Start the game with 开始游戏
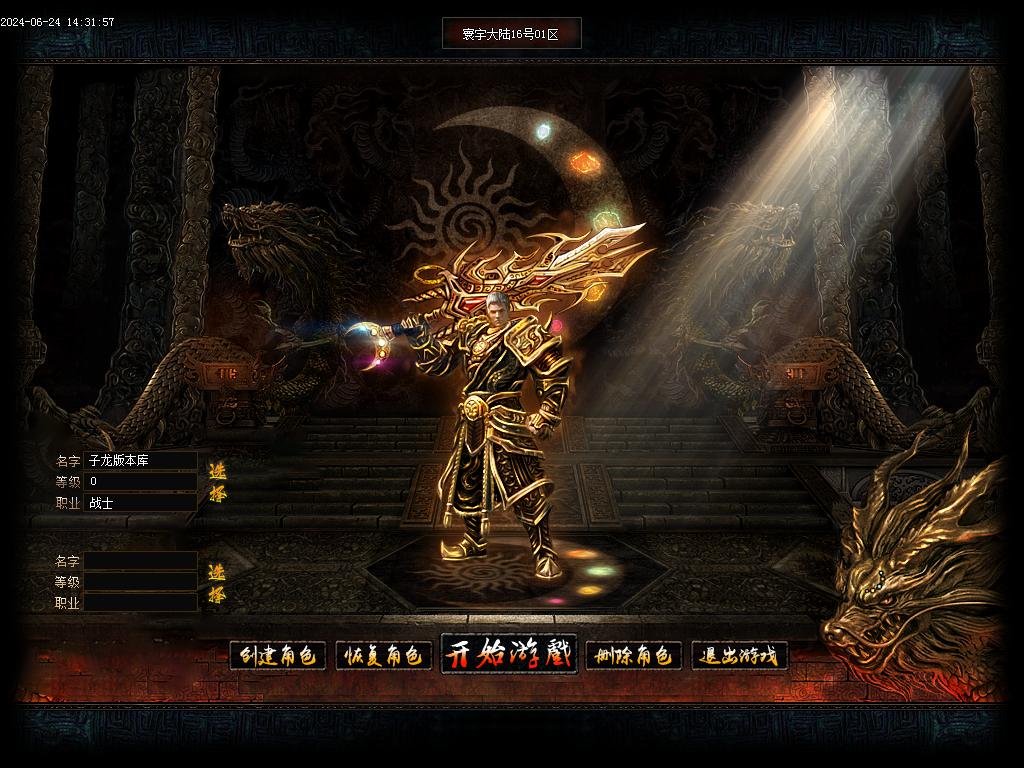 [509, 655]
